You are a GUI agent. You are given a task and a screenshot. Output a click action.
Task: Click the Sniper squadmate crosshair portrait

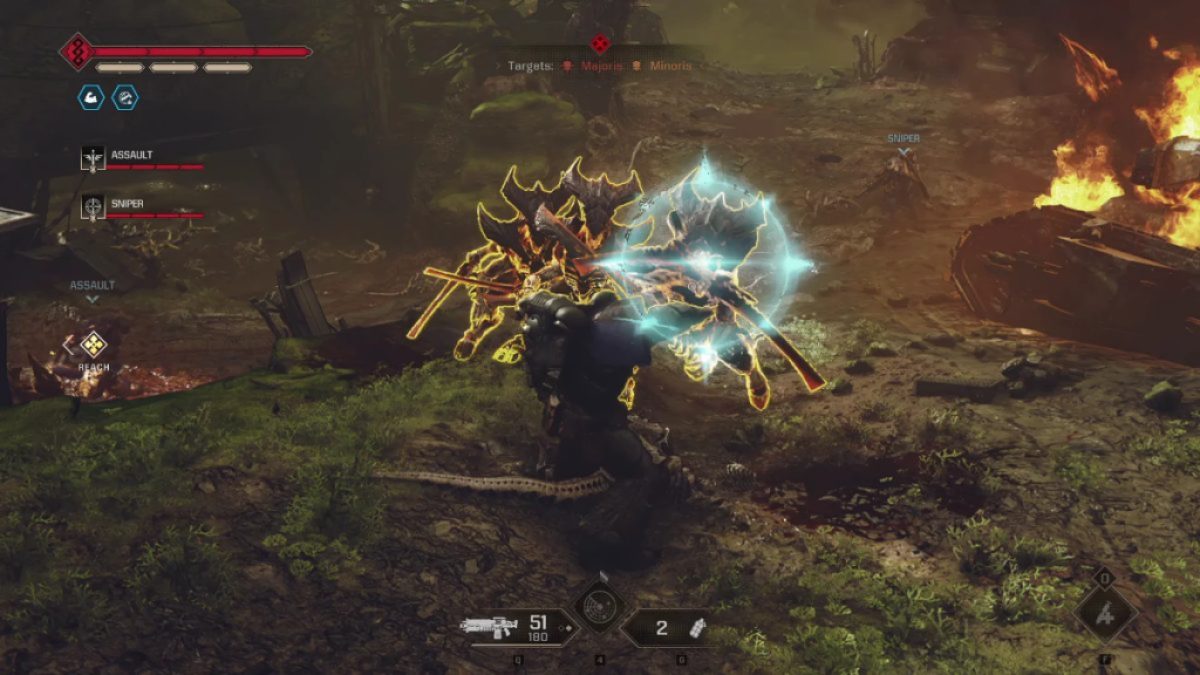(93, 207)
